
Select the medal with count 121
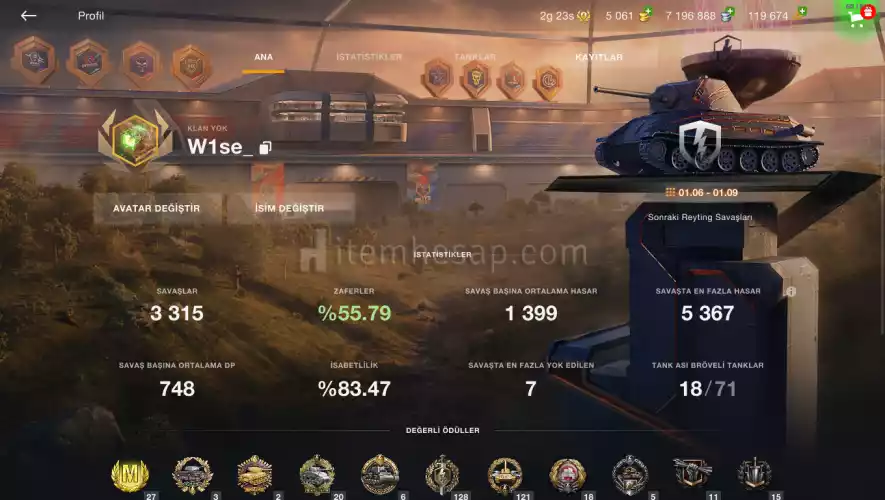click(x=504, y=474)
